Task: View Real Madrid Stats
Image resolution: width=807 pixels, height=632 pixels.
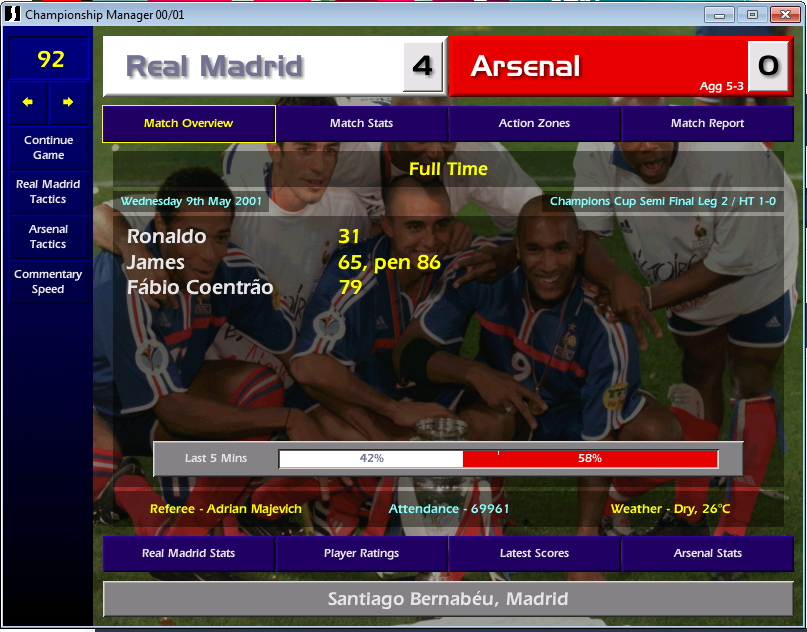Action: pyautogui.click(x=188, y=554)
